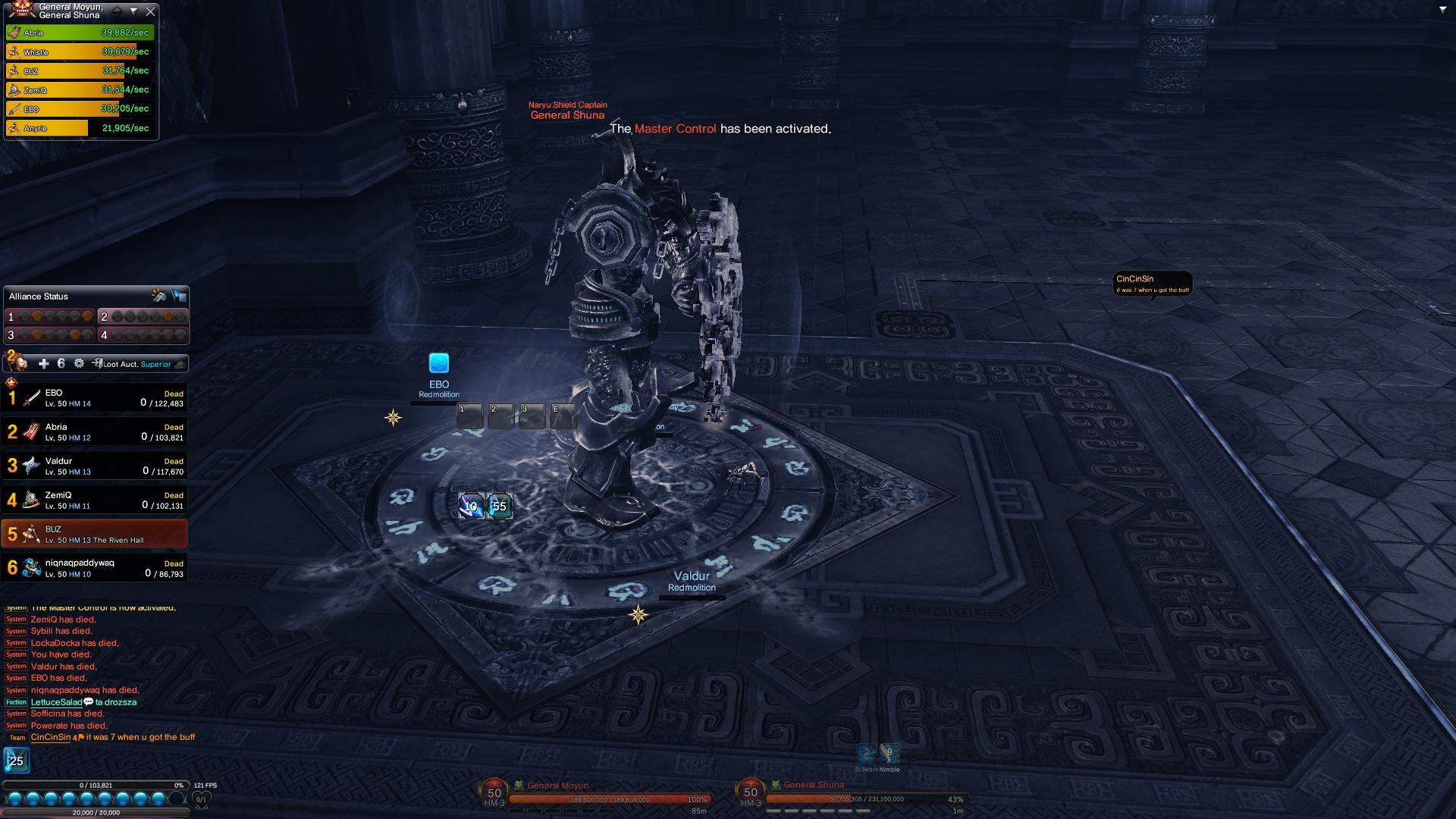Click the damage meter upload arrow icon

coord(117,11)
